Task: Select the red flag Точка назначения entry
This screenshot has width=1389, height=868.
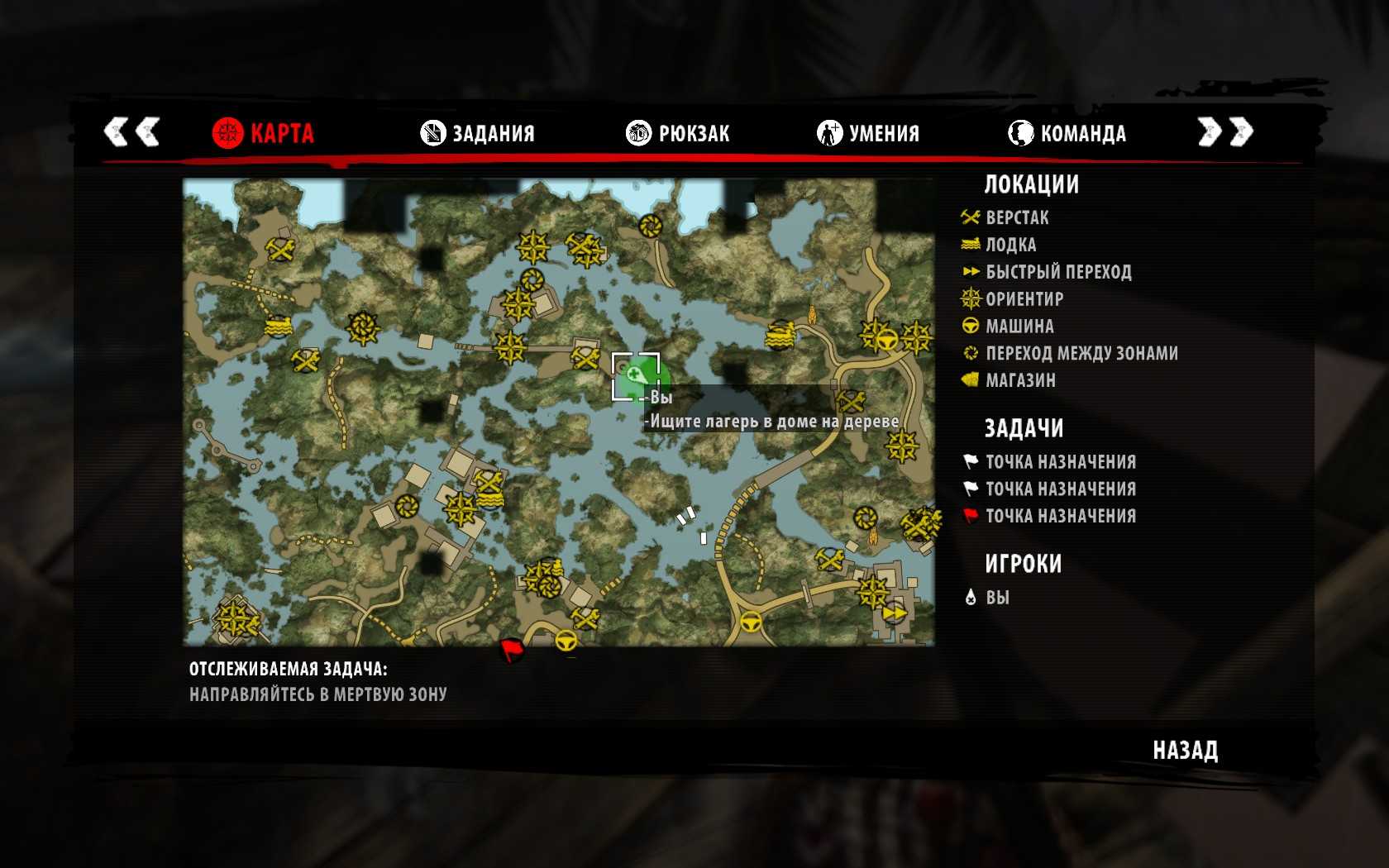Action: point(1060,516)
